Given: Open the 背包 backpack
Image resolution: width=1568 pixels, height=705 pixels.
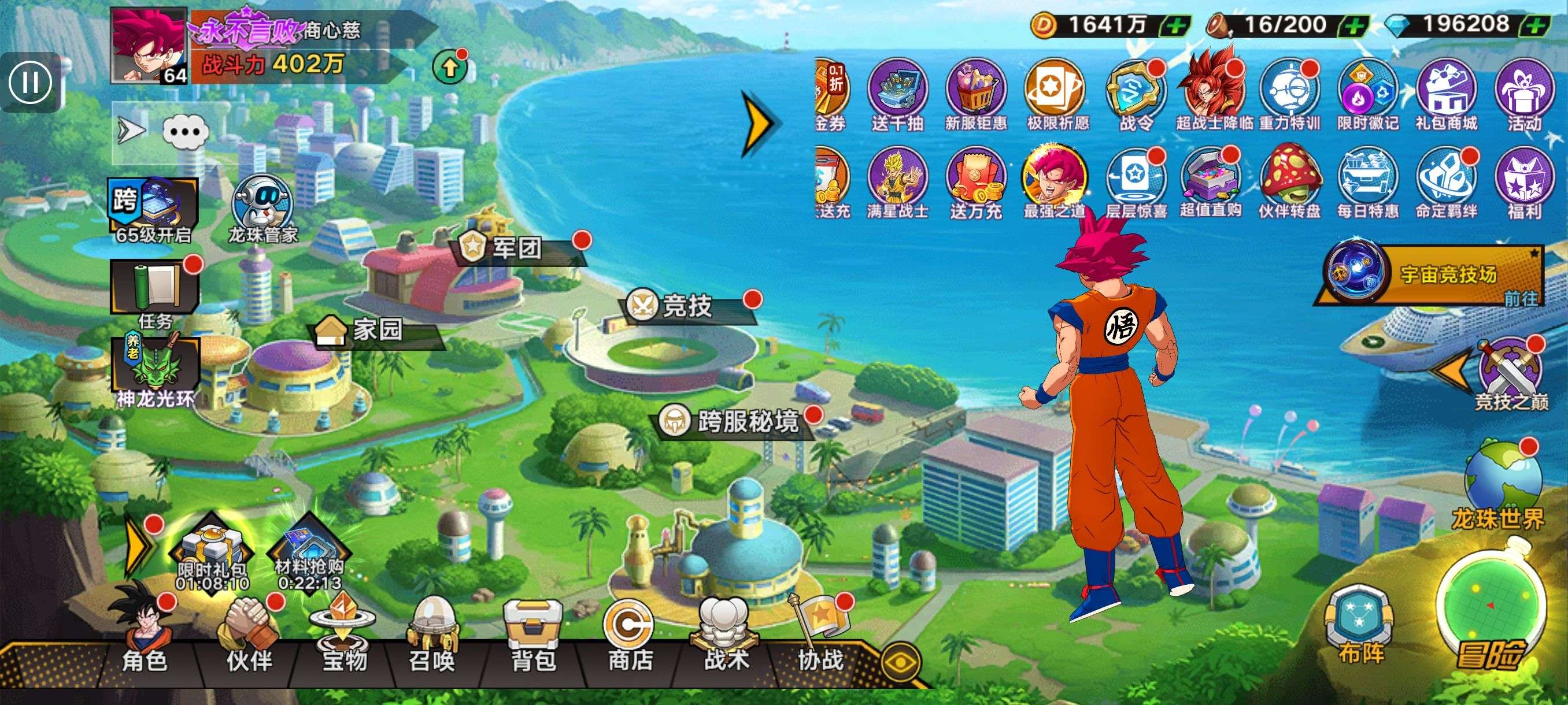Looking at the screenshot, I should point(533,636).
